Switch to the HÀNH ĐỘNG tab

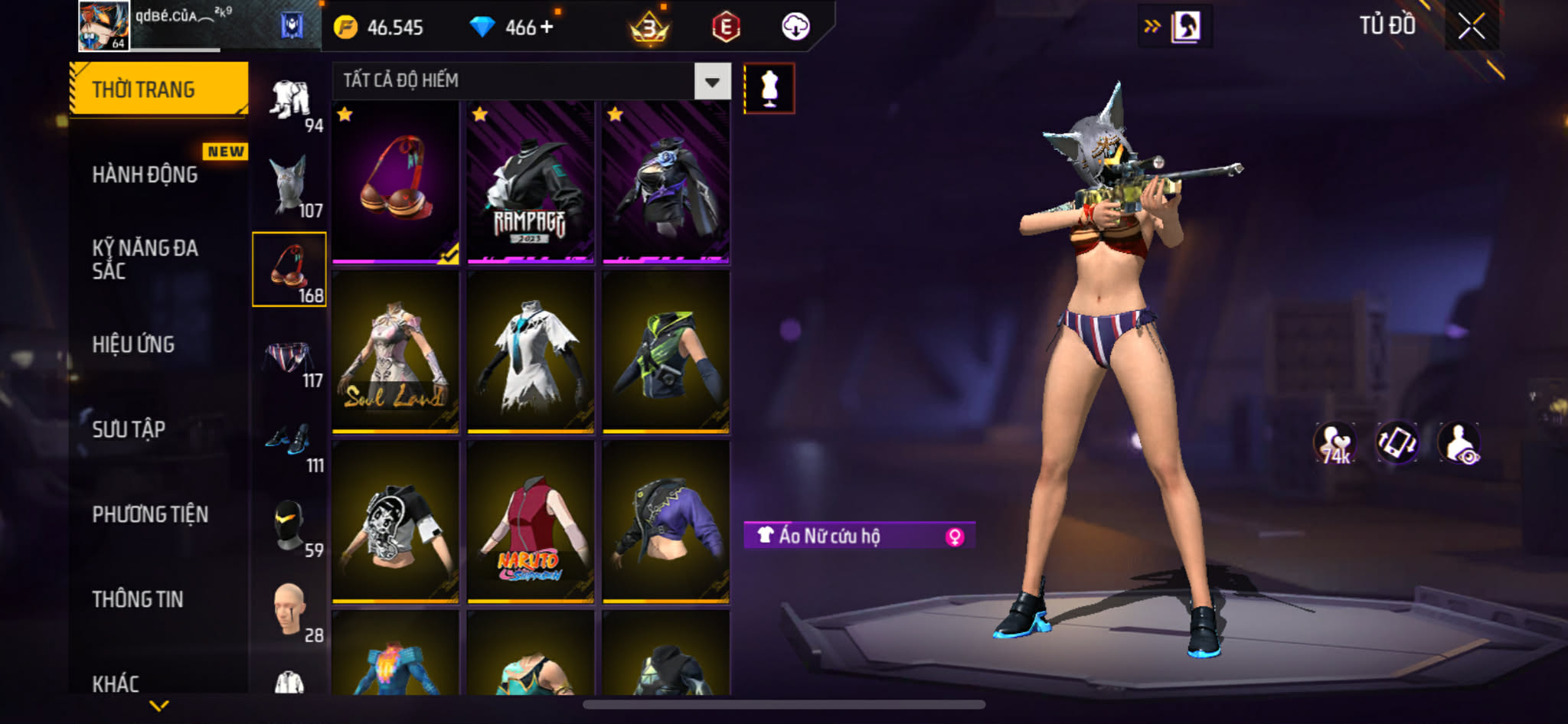(145, 174)
